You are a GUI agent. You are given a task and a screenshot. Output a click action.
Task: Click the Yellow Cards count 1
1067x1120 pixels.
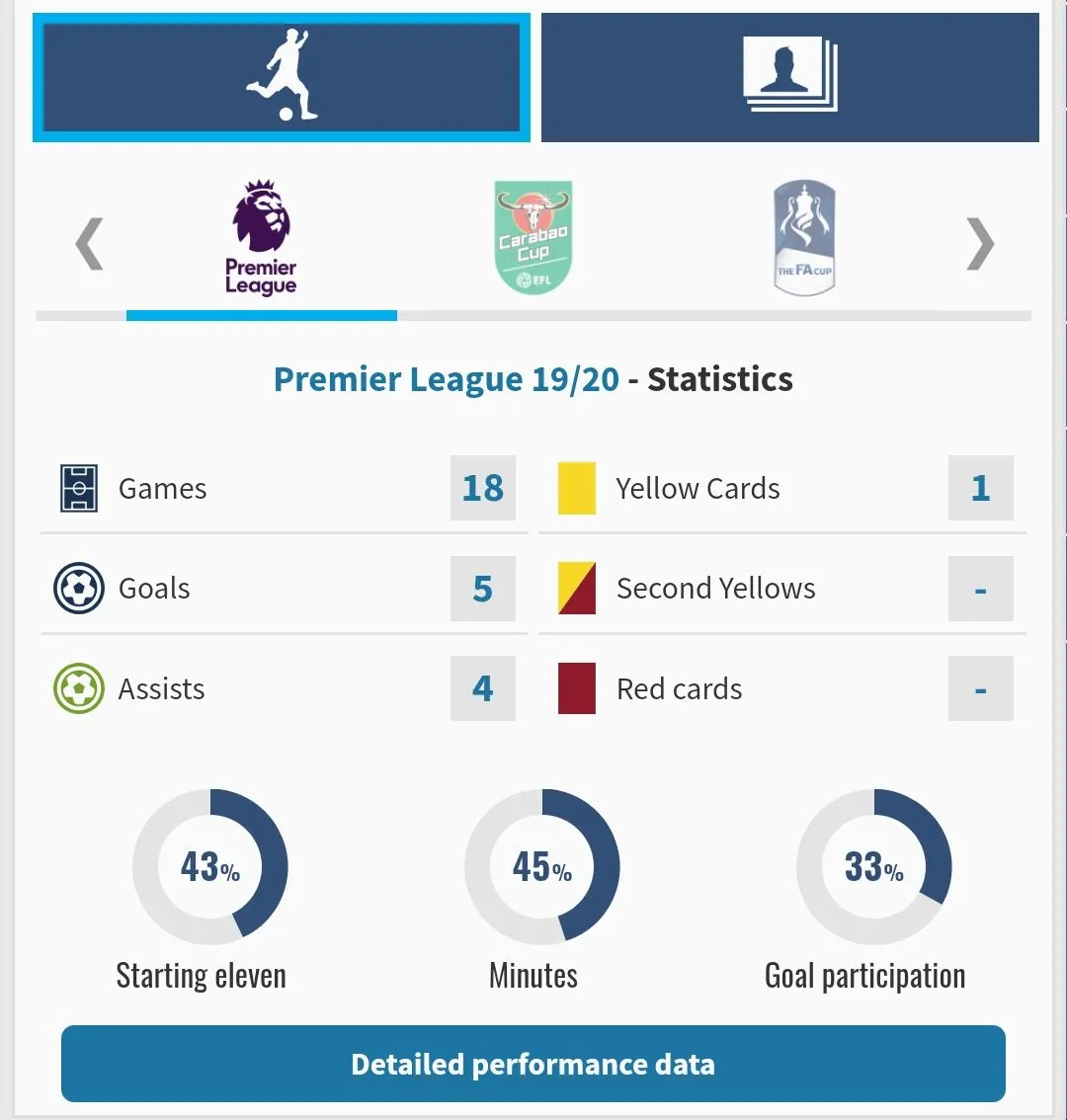980,488
